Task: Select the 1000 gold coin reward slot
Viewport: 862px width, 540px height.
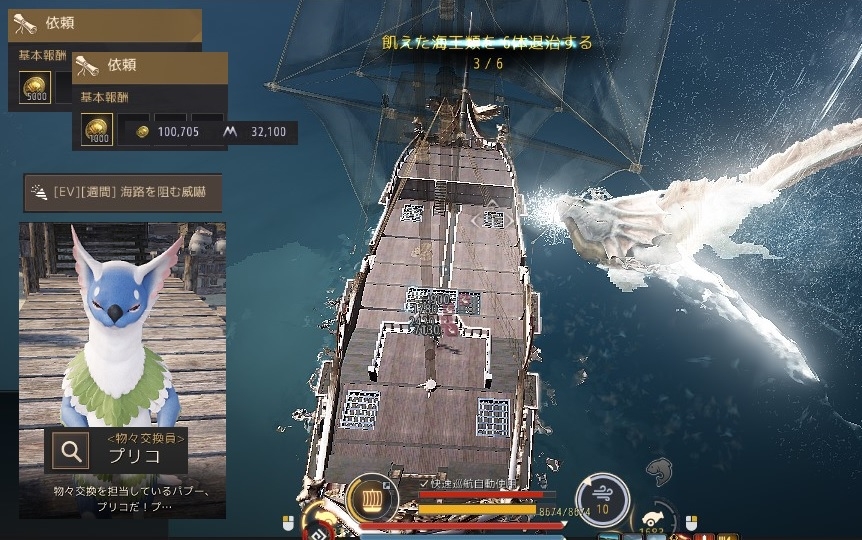Action: [x=97, y=130]
